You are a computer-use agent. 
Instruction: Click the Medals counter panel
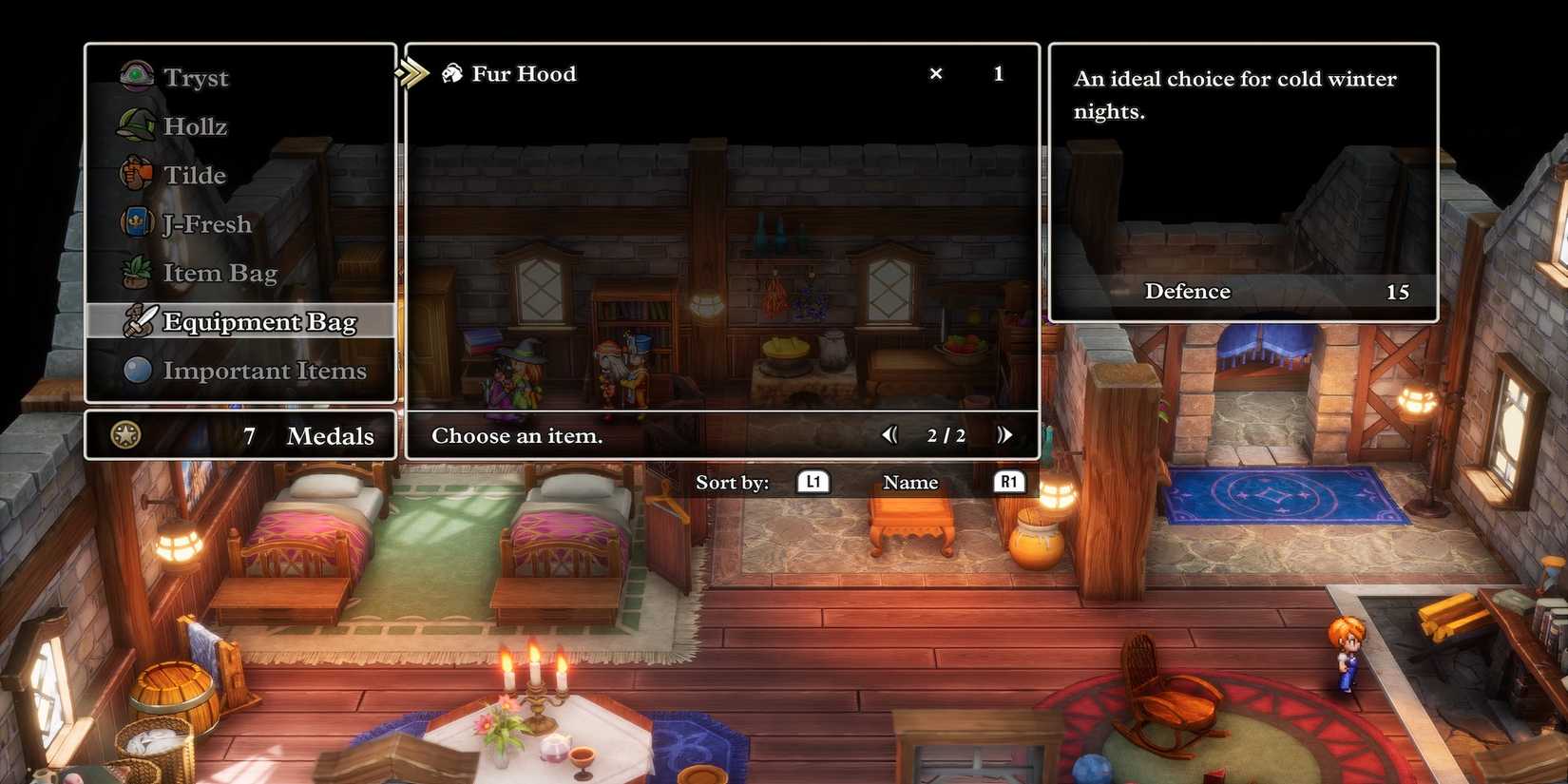pos(240,435)
